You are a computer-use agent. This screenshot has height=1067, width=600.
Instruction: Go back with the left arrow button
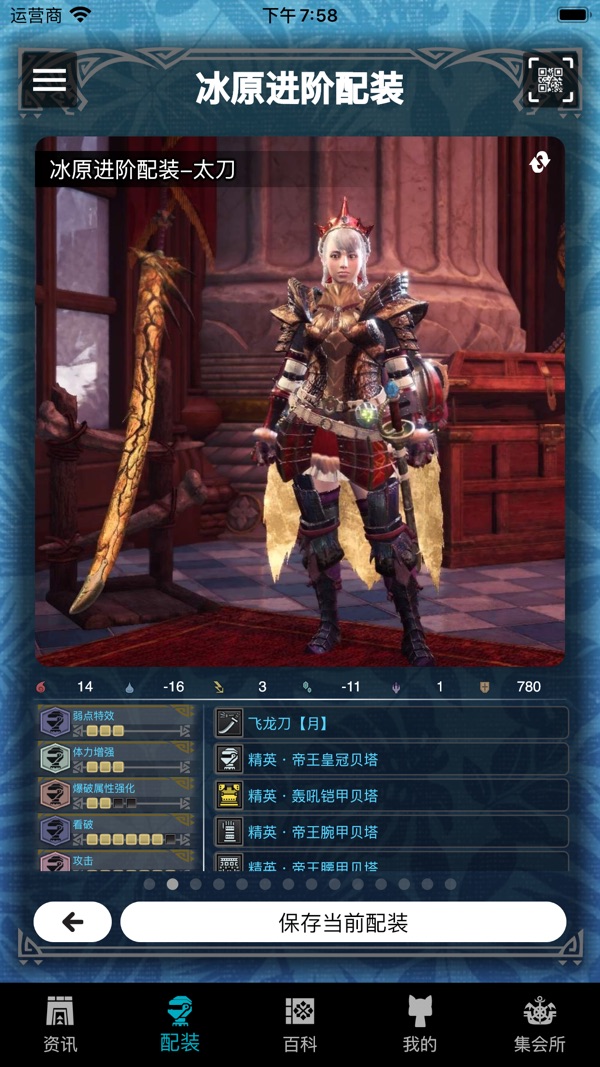(73, 922)
